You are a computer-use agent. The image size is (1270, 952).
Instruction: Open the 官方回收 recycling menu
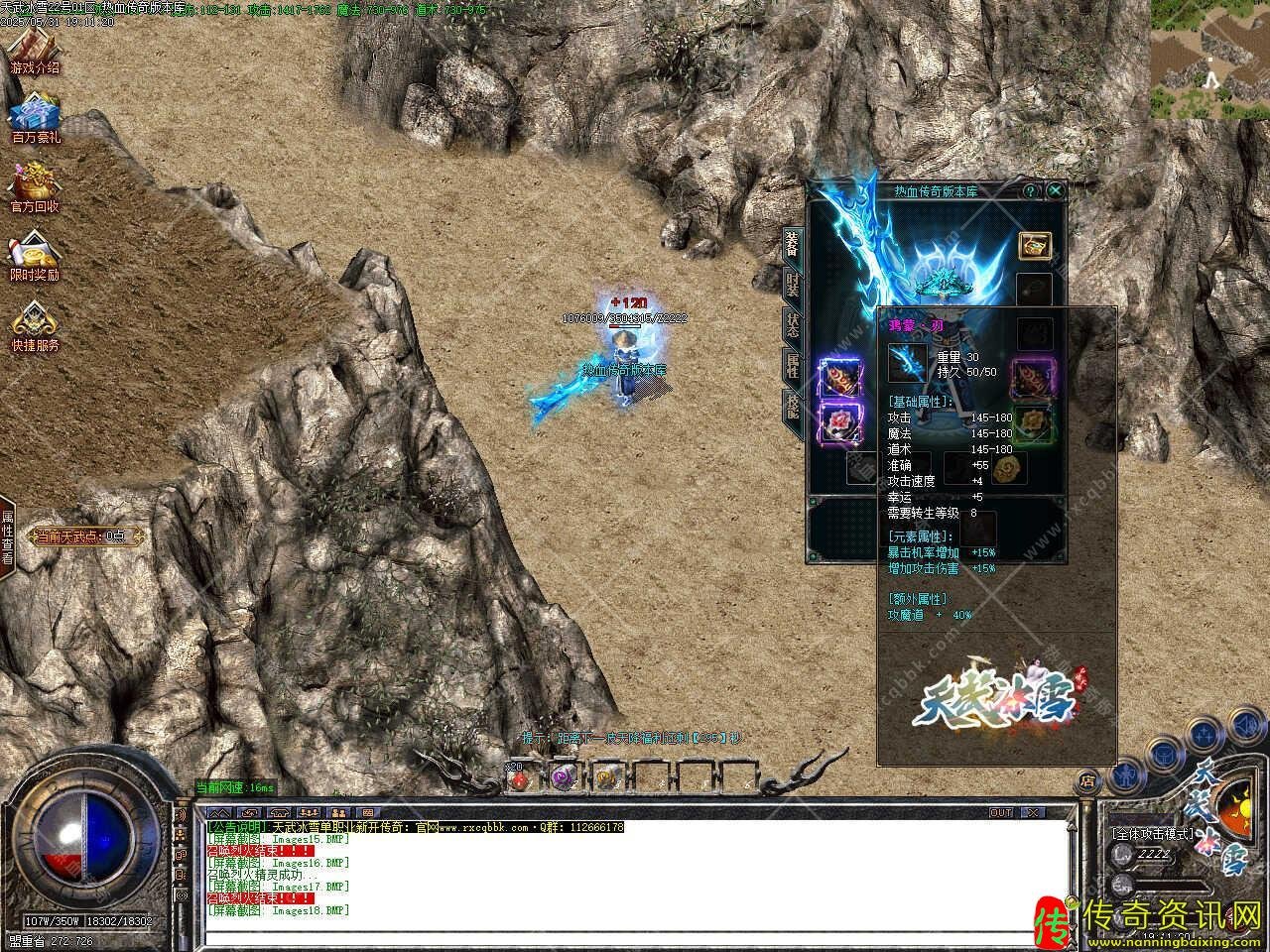[35, 186]
